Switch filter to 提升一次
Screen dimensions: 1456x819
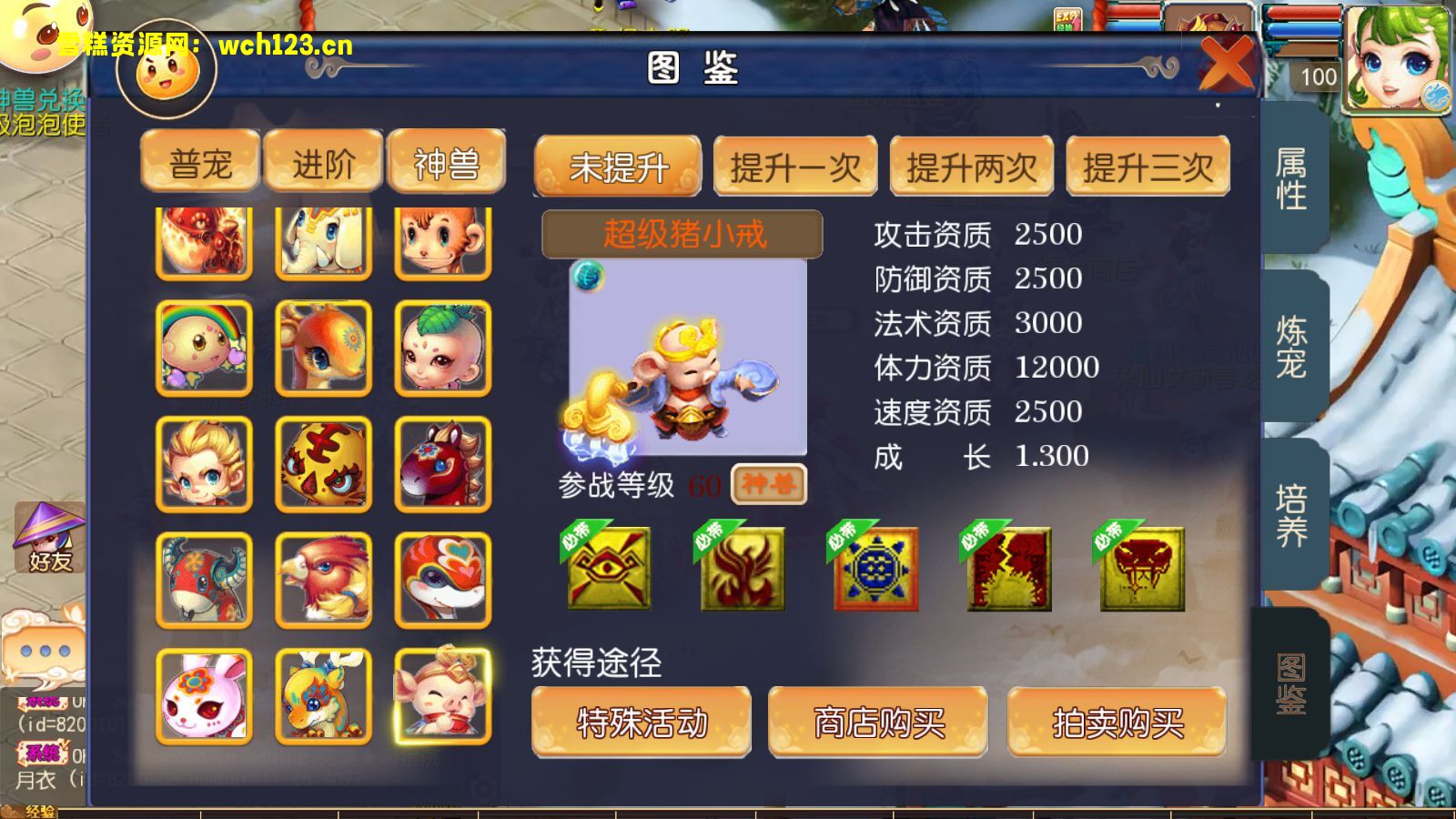tap(795, 166)
